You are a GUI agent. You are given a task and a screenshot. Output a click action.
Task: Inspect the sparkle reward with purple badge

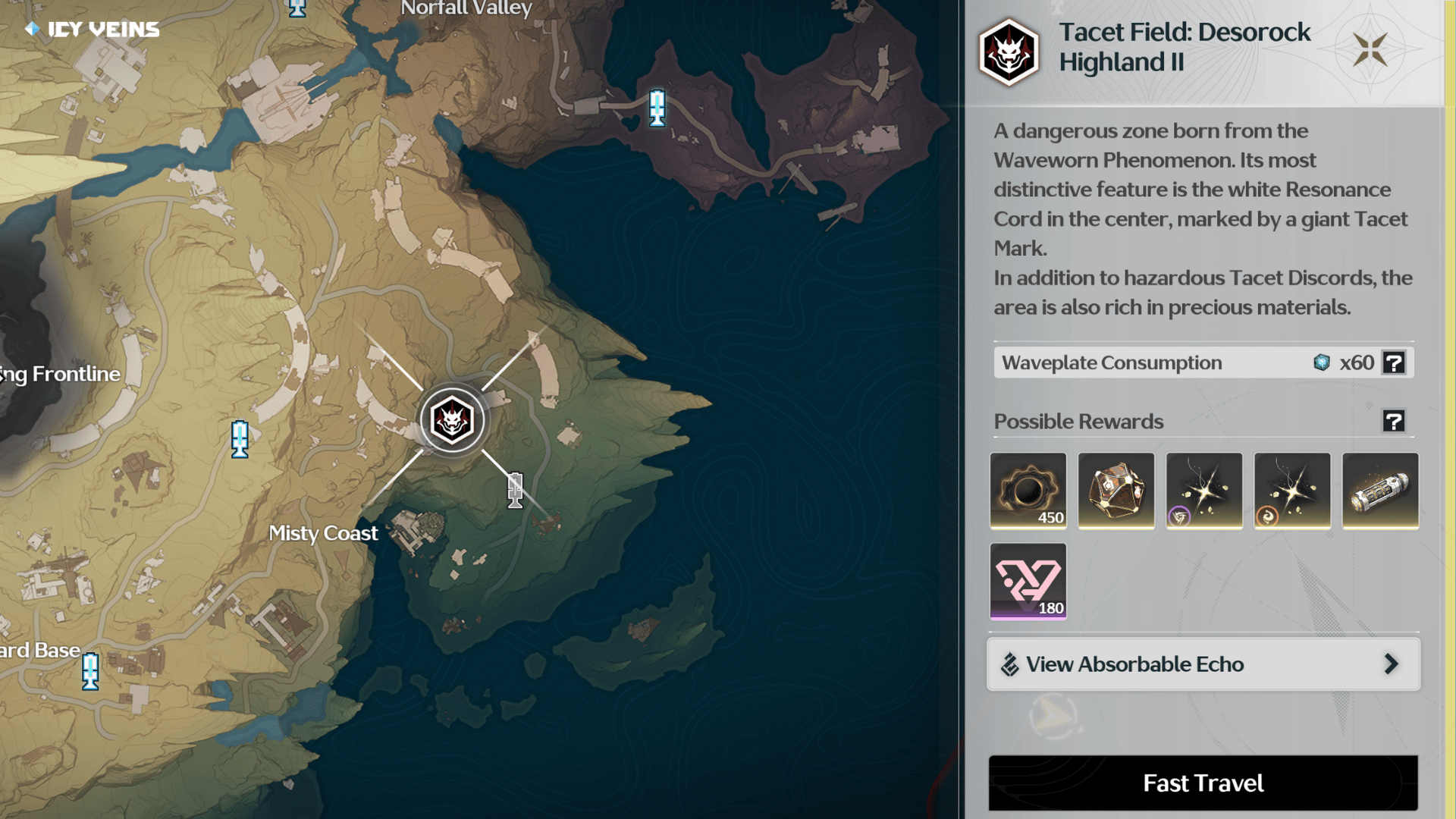coord(1203,491)
